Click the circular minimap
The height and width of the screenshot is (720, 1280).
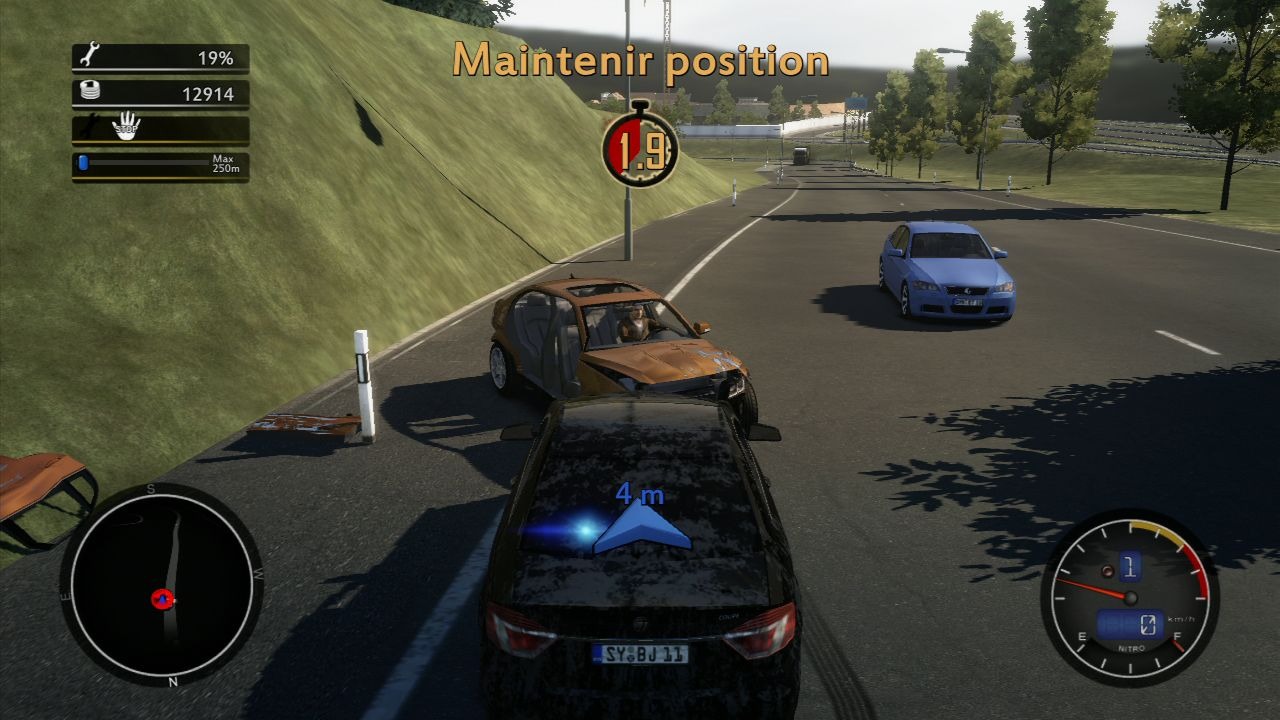tap(161, 586)
